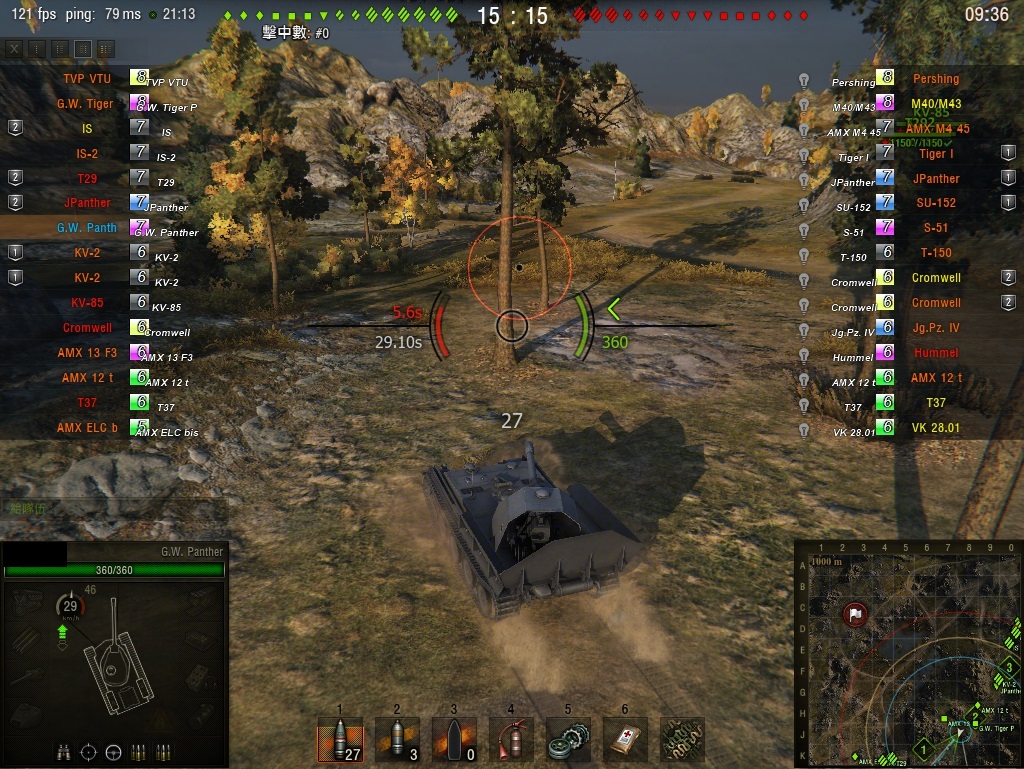Click the camouflage net equipment icon
The height and width of the screenshot is (769, 1024).
pyautogui.click(x=682, y=740)
